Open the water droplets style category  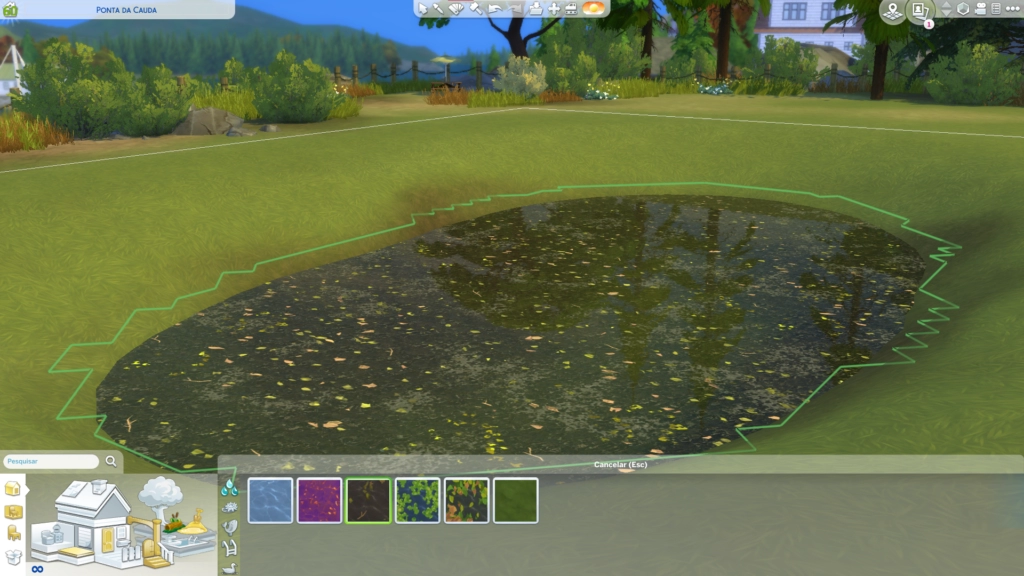click(230, 487)
